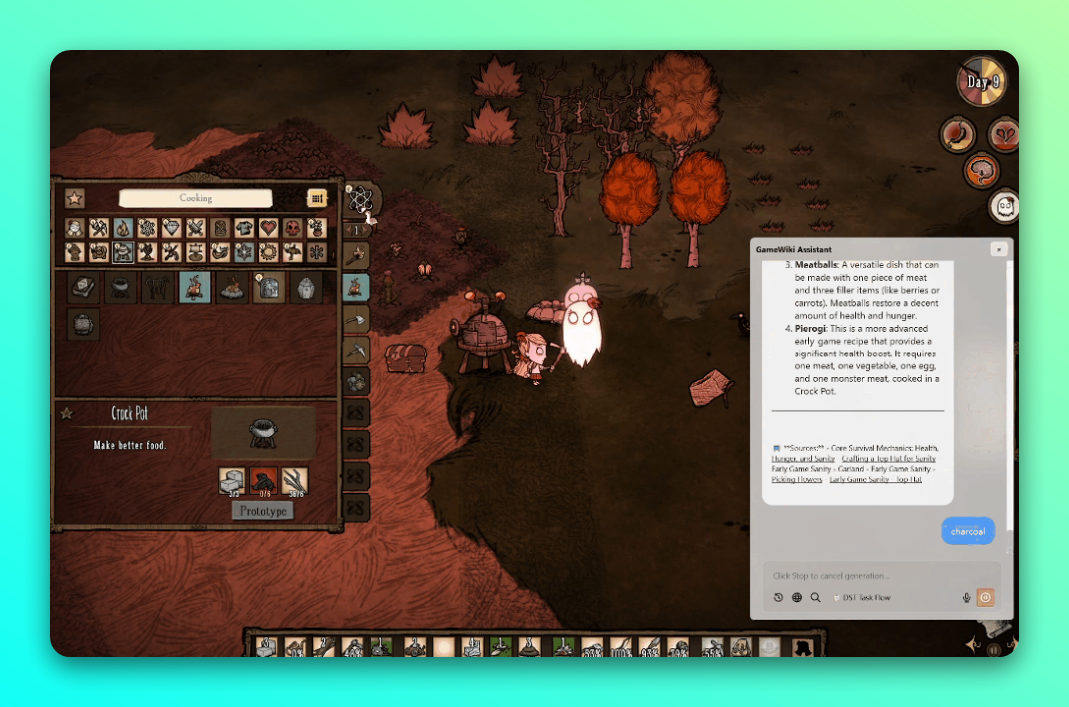Favorite the Crock Pot recipe with star
Screen dimensions: 1069x707
(x=67, y=413)
